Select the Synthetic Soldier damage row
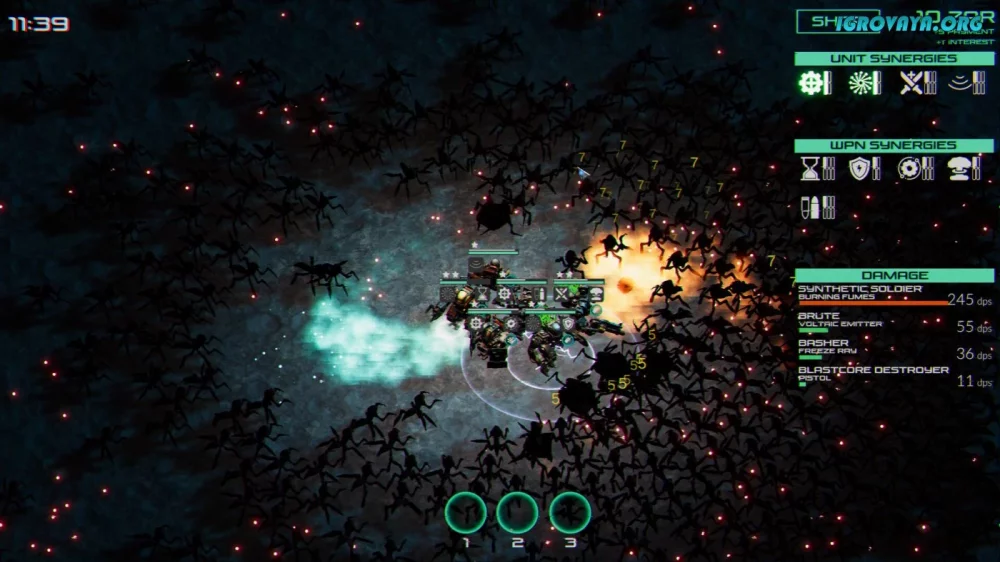 tap(894, 295)
